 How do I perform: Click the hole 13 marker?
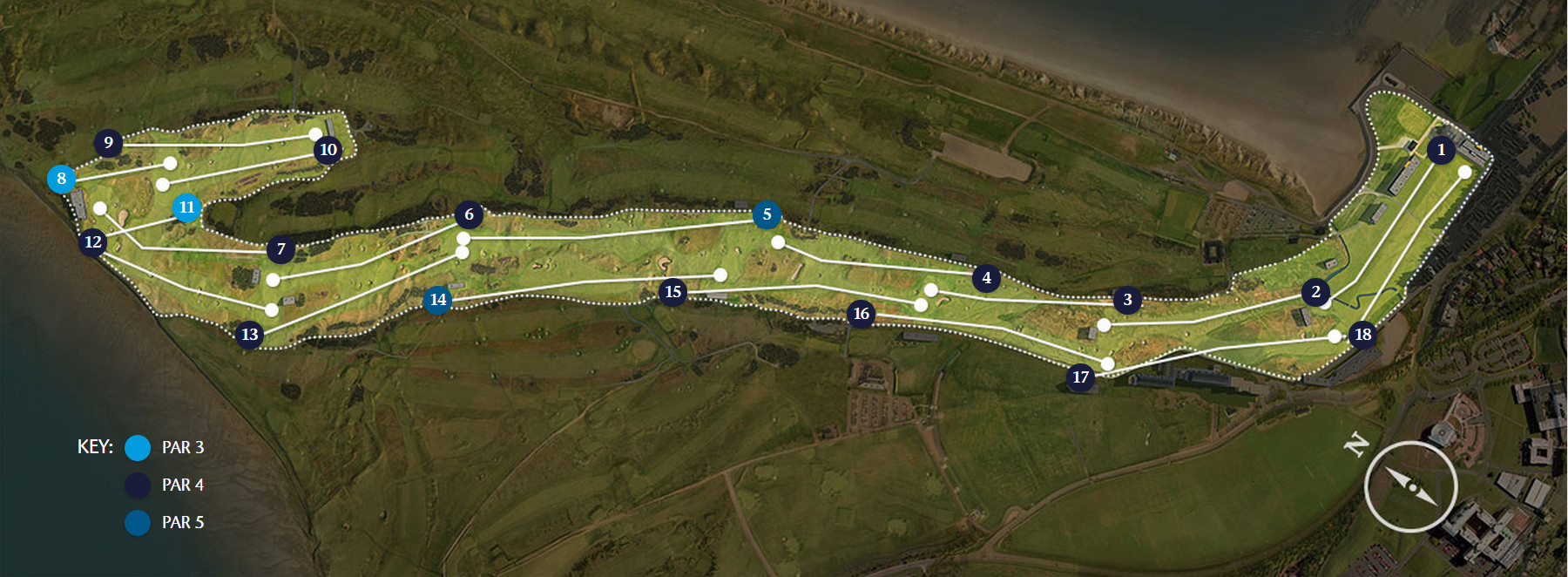[250, 334]
